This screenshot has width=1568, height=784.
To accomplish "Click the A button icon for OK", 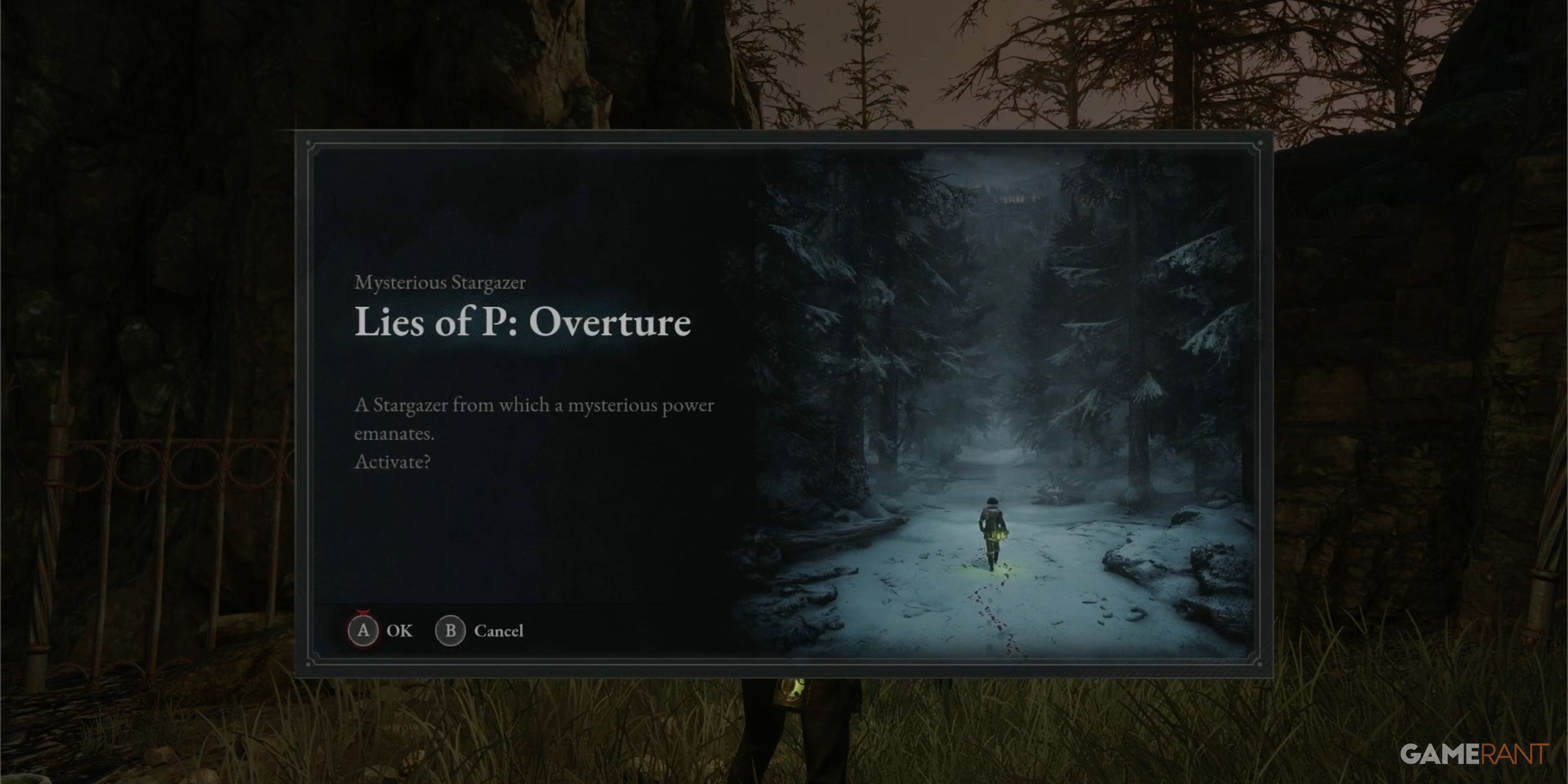I will click(364, 630).
